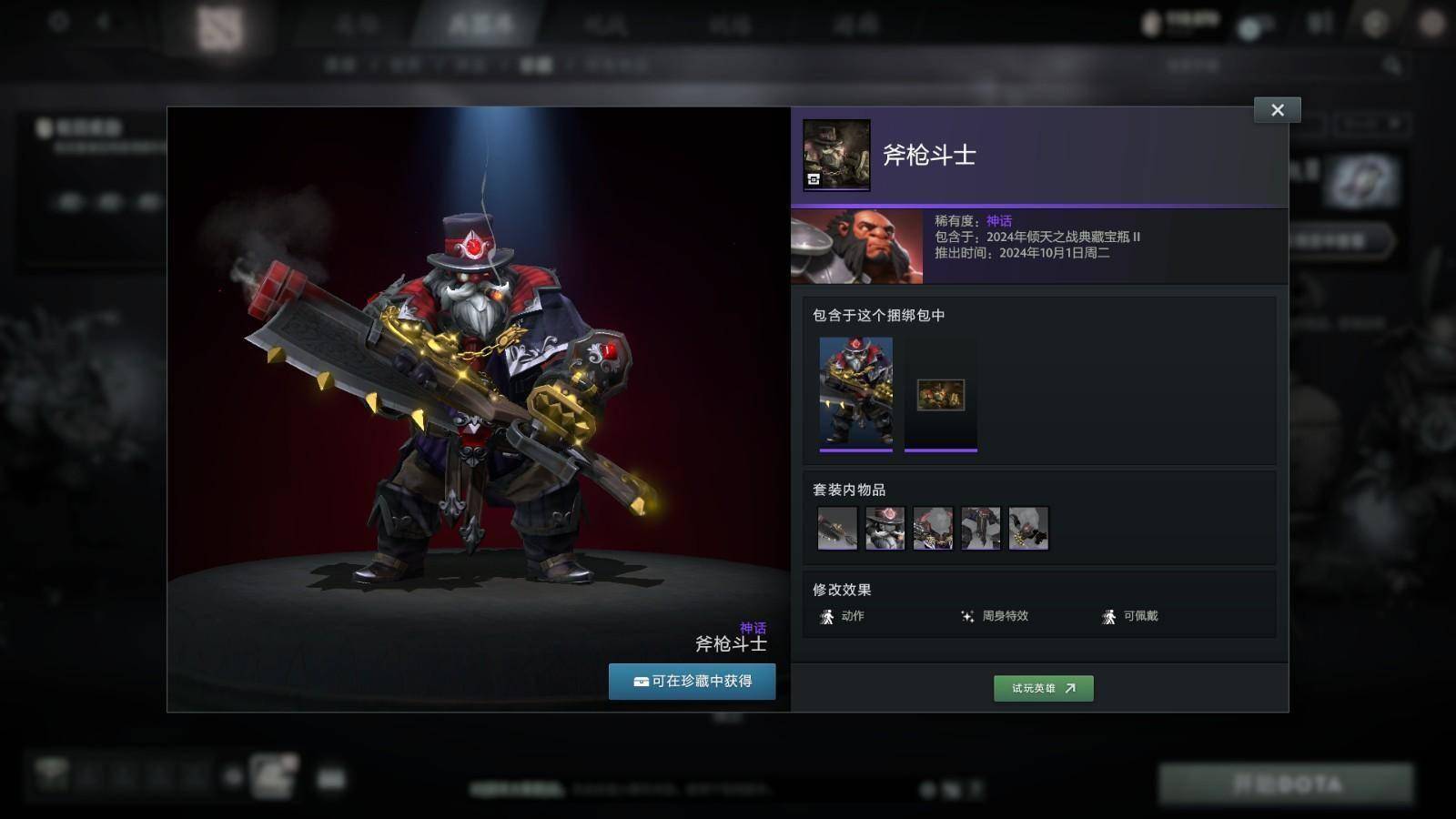
Task: Click the blue 可在珍藏中获得 button
Action: (x=692, y=681)
